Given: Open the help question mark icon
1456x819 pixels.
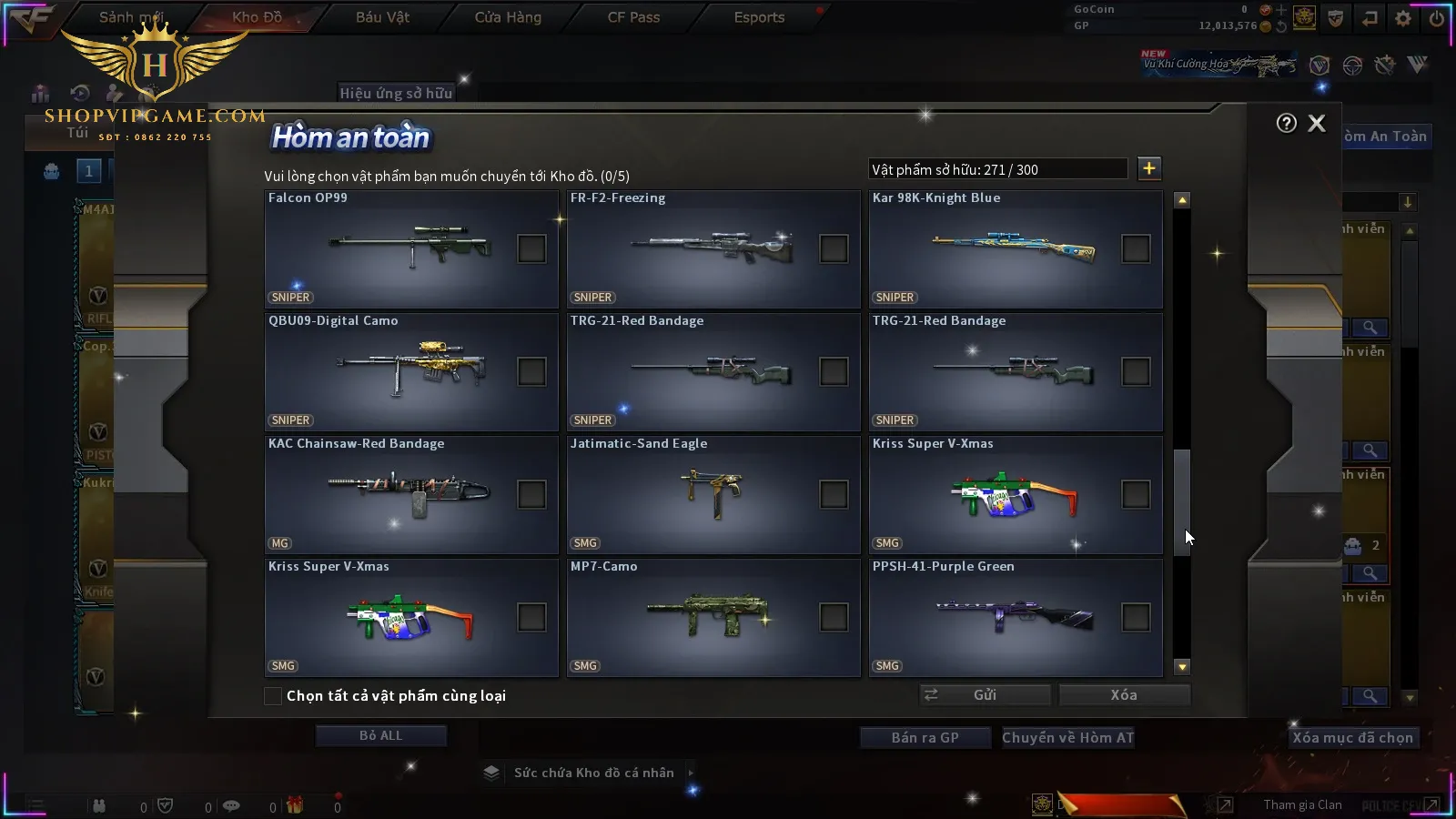Looking at the screenshot, I should (x=1286, y=124).
